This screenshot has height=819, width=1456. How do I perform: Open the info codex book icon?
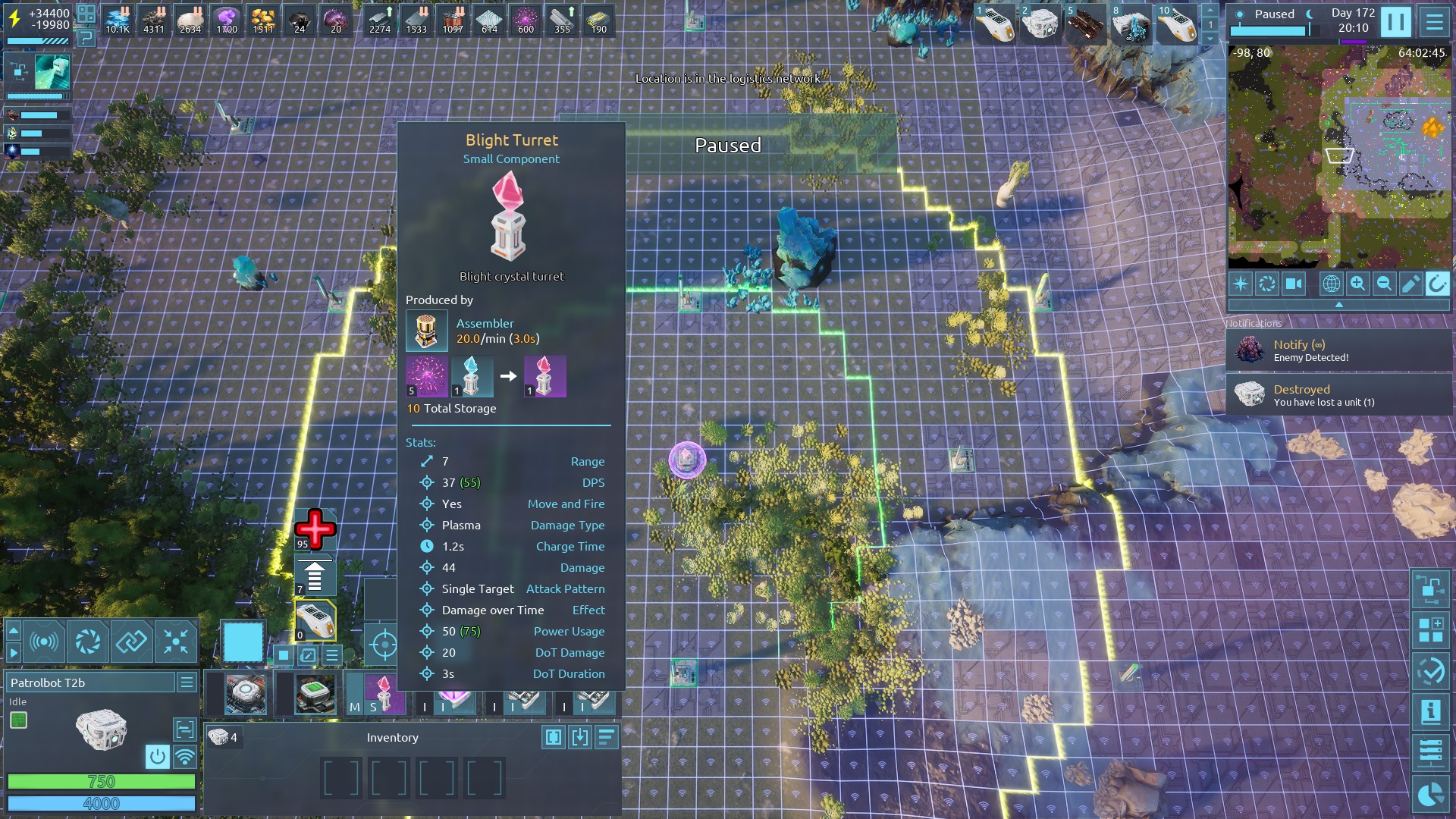[x=1430, y=711]
